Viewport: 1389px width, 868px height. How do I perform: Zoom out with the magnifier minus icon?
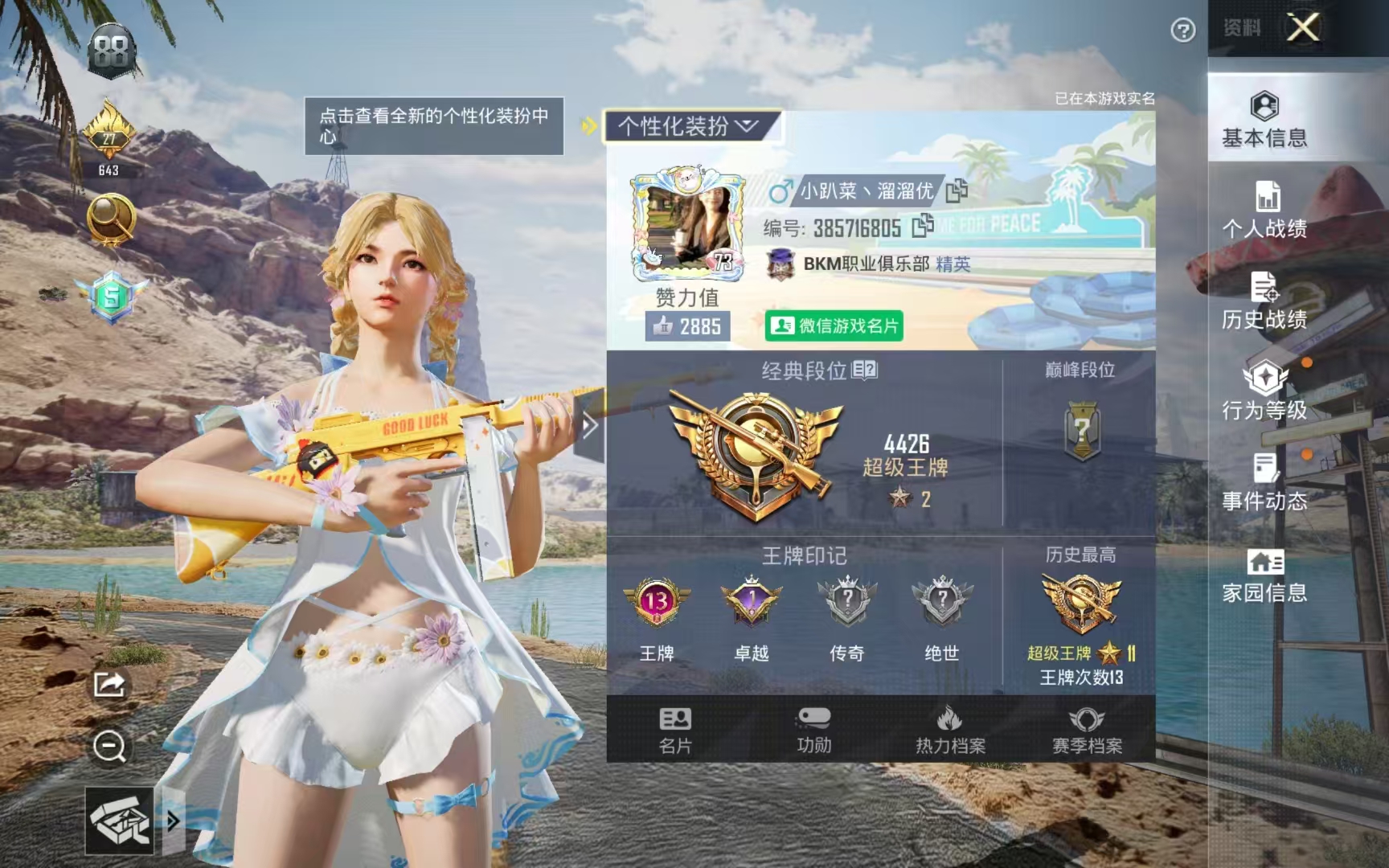(109, 747)
